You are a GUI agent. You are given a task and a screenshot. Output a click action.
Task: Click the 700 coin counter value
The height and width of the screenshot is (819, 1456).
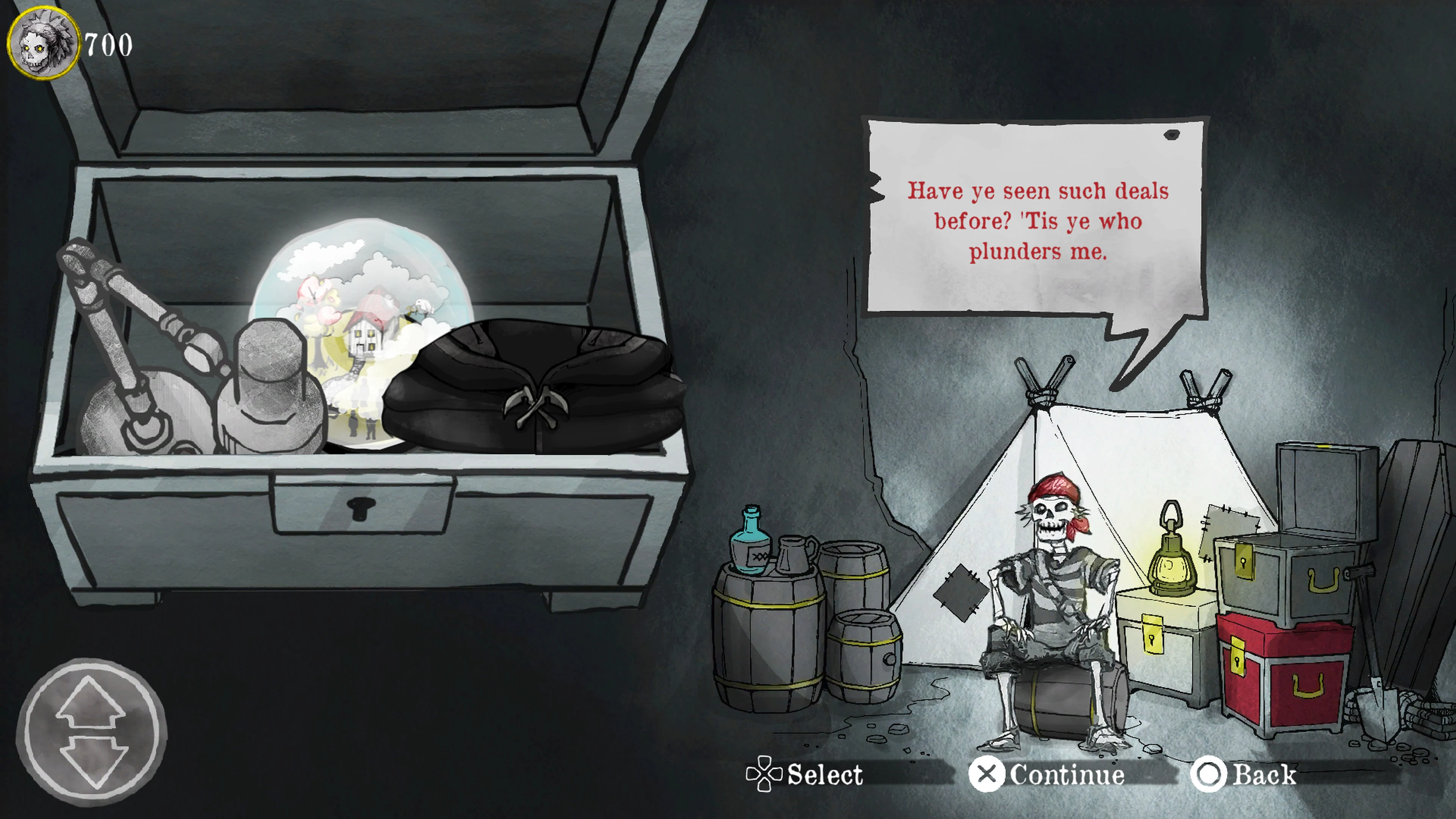point(107,45)
